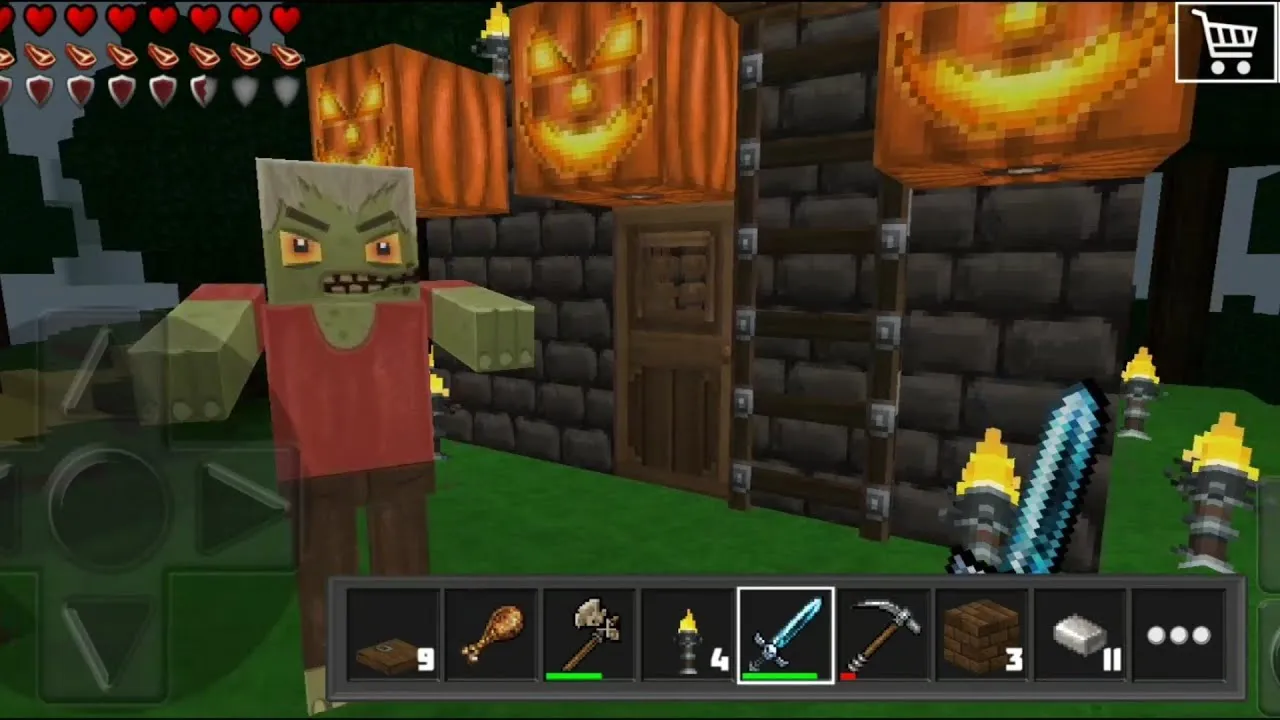Screen dimensions: 1280x720
Task: Select the iron ingot slot showing 11
Action: point(1078,633)
